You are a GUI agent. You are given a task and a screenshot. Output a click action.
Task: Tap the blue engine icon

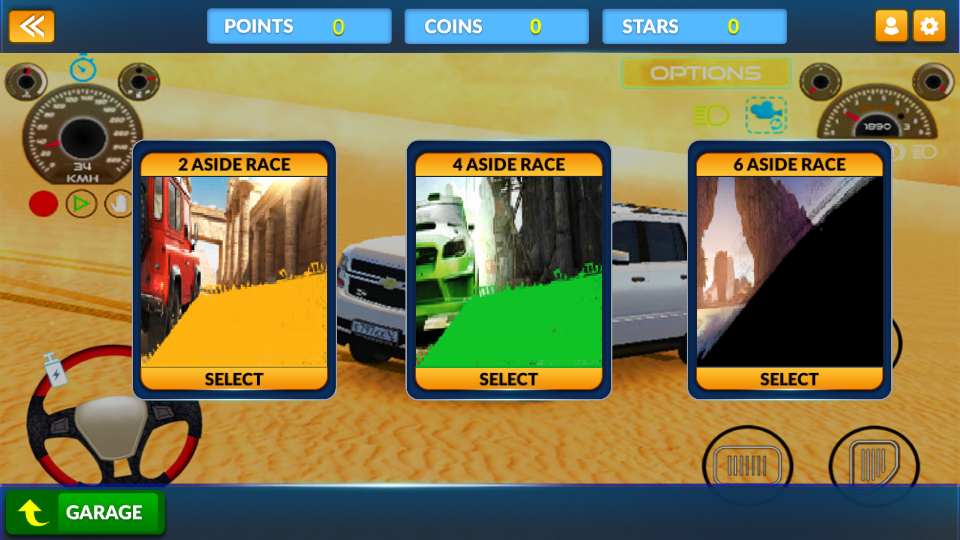[766, 115]
